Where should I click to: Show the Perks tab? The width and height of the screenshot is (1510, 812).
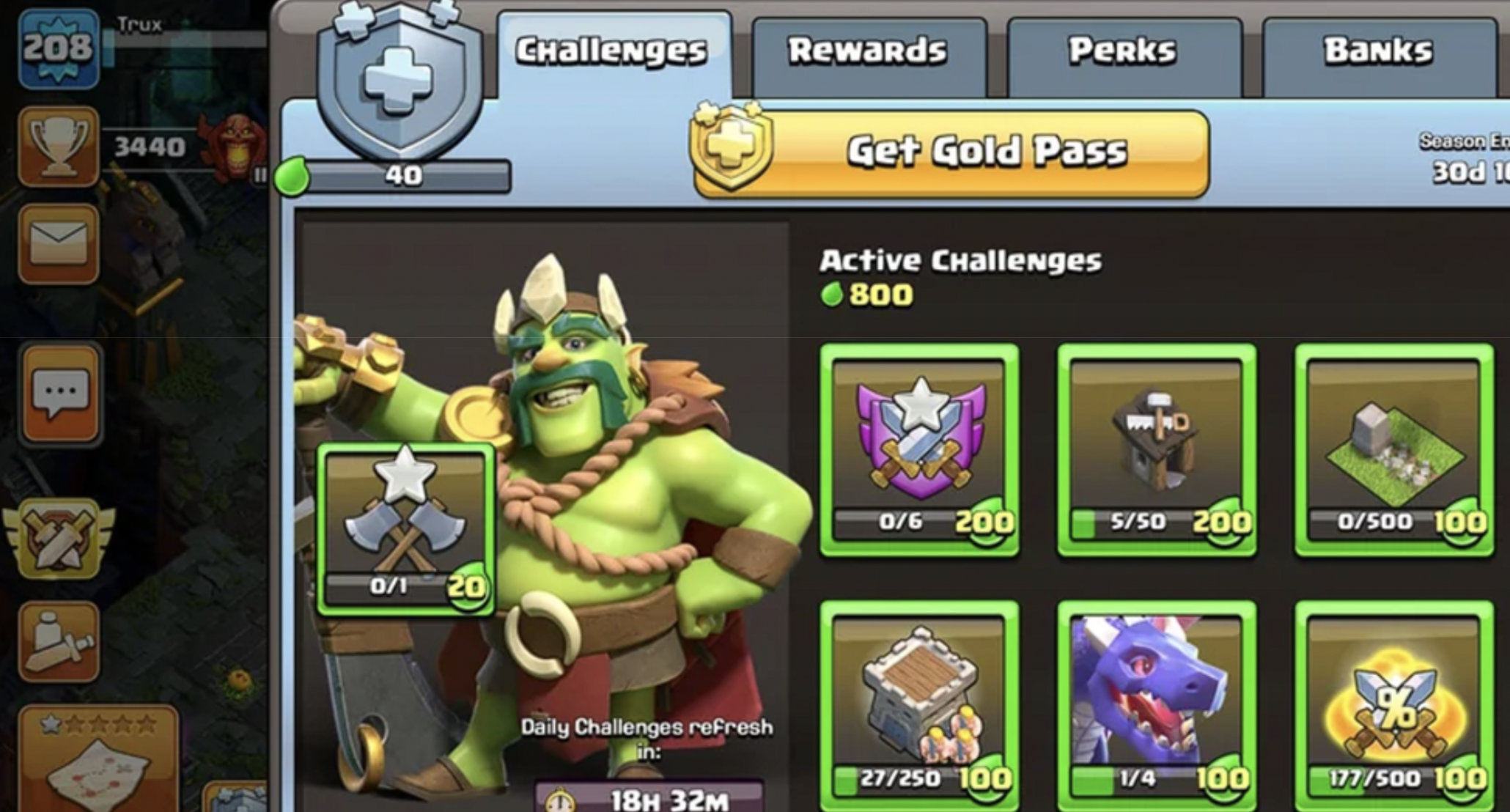(1123, 51)
